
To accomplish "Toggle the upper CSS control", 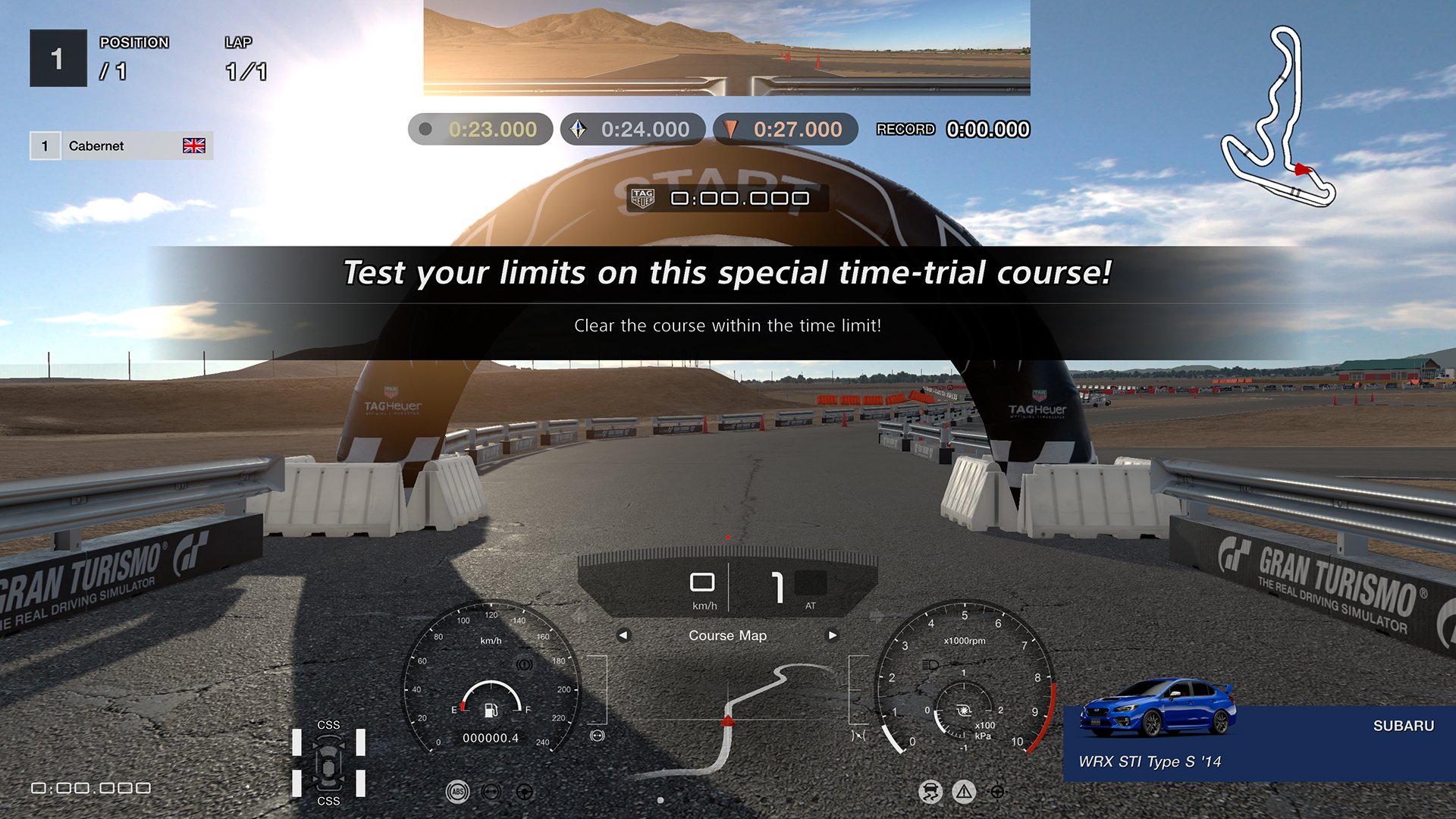I will point(328,724).
